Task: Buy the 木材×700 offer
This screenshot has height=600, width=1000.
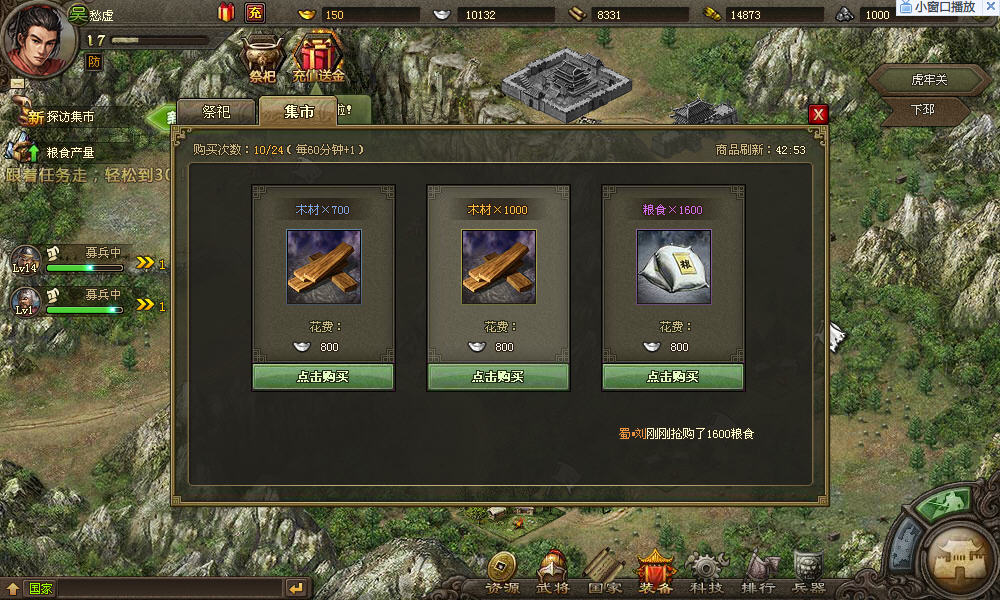Action: point(322,377)
